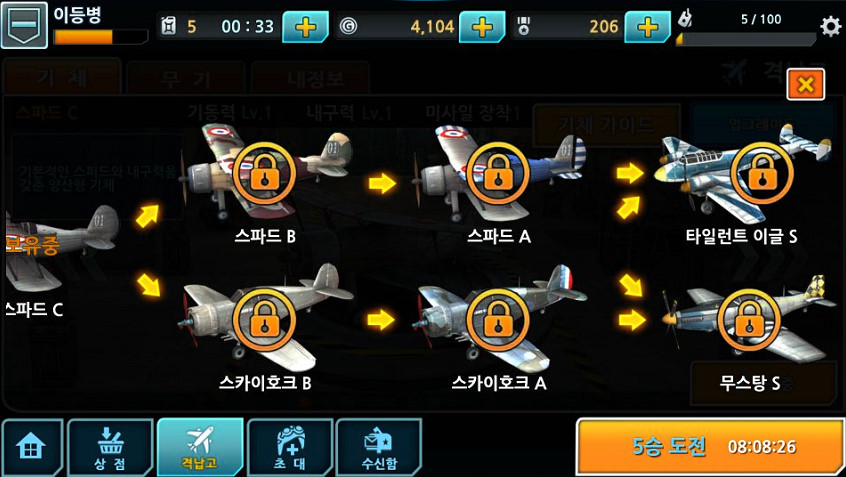The height and width of the screenshot is (477, 846).
Task: Add medals using the plus button
Action: point(647,27)
